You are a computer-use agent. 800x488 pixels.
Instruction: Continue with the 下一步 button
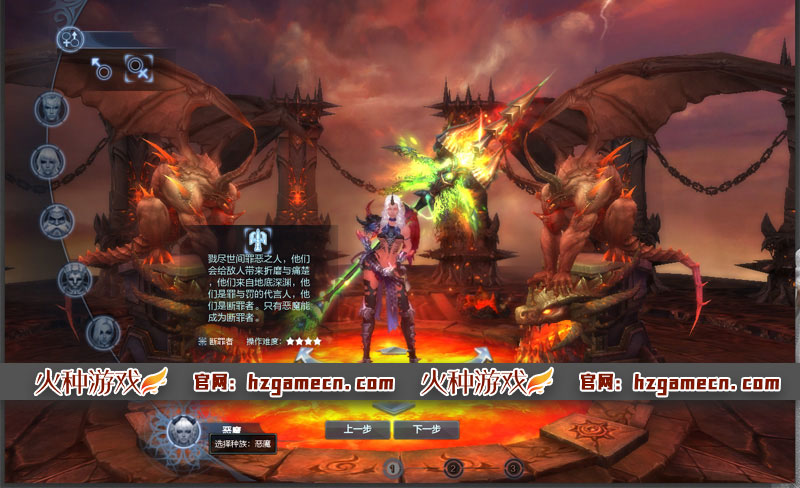point(425,430)
